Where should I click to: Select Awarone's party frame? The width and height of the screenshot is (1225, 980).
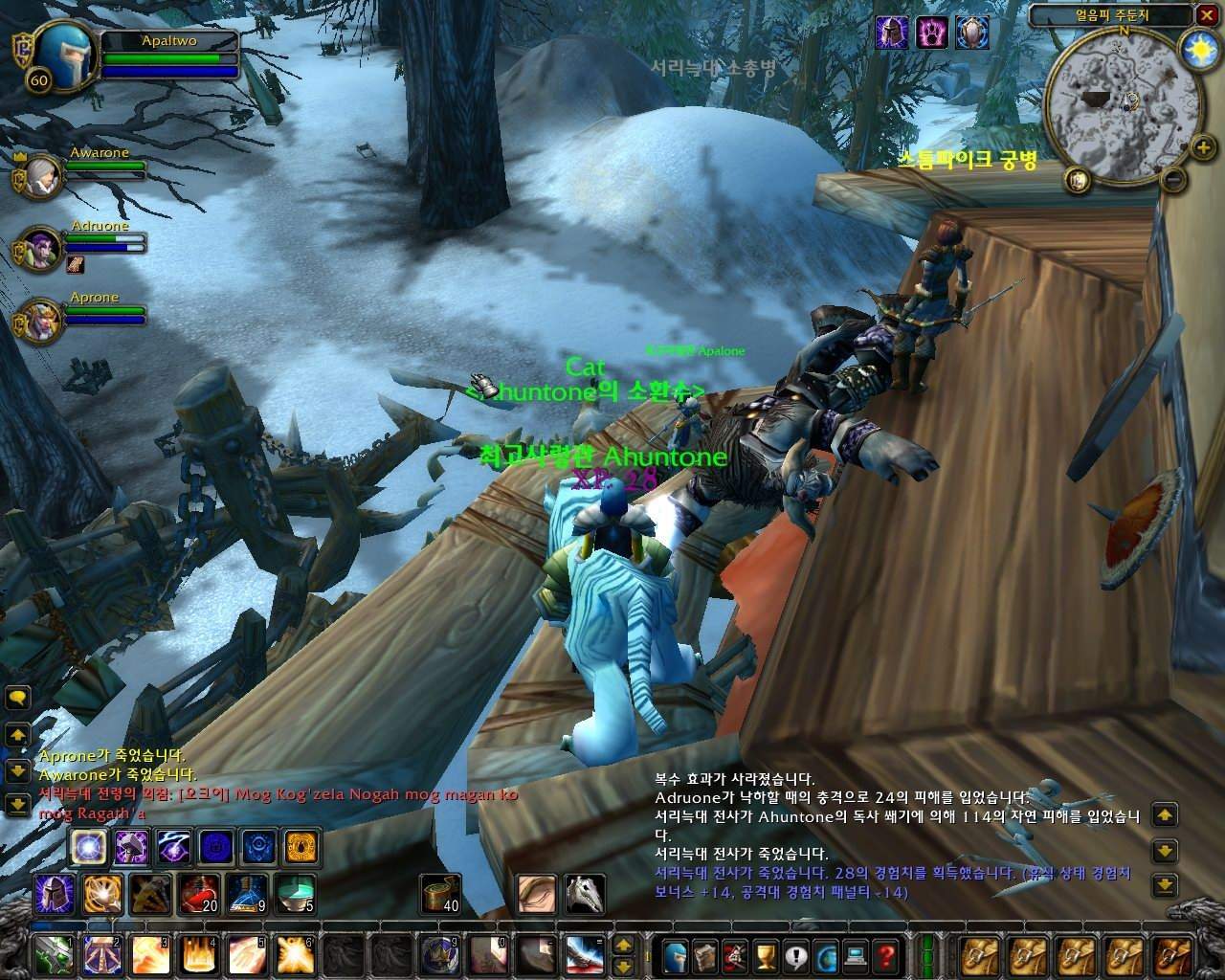click(40, 176)
